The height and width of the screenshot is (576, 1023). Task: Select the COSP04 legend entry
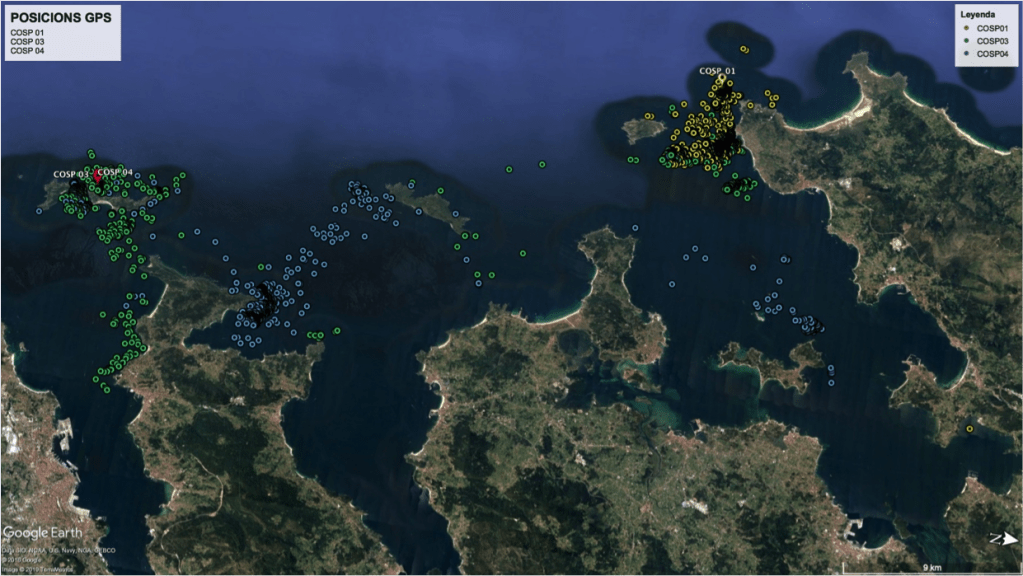point(992,54)
